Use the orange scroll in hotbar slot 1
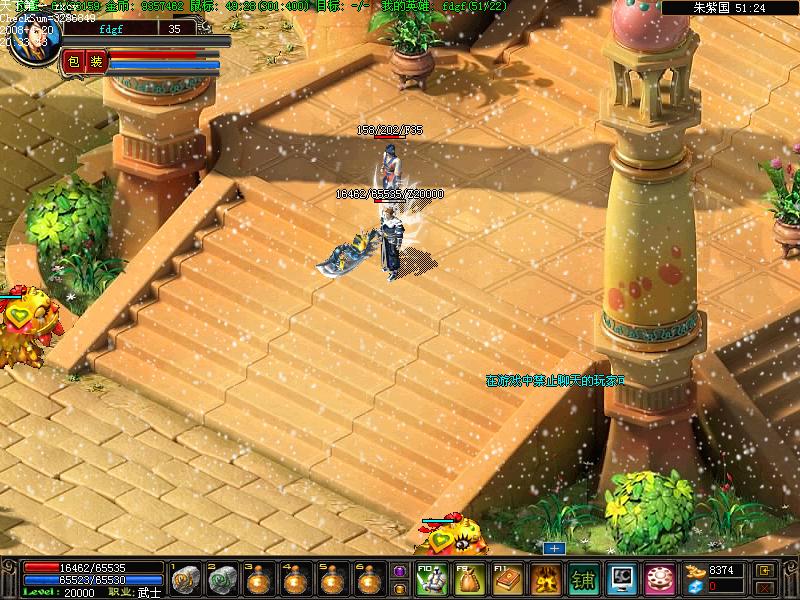 186,579
